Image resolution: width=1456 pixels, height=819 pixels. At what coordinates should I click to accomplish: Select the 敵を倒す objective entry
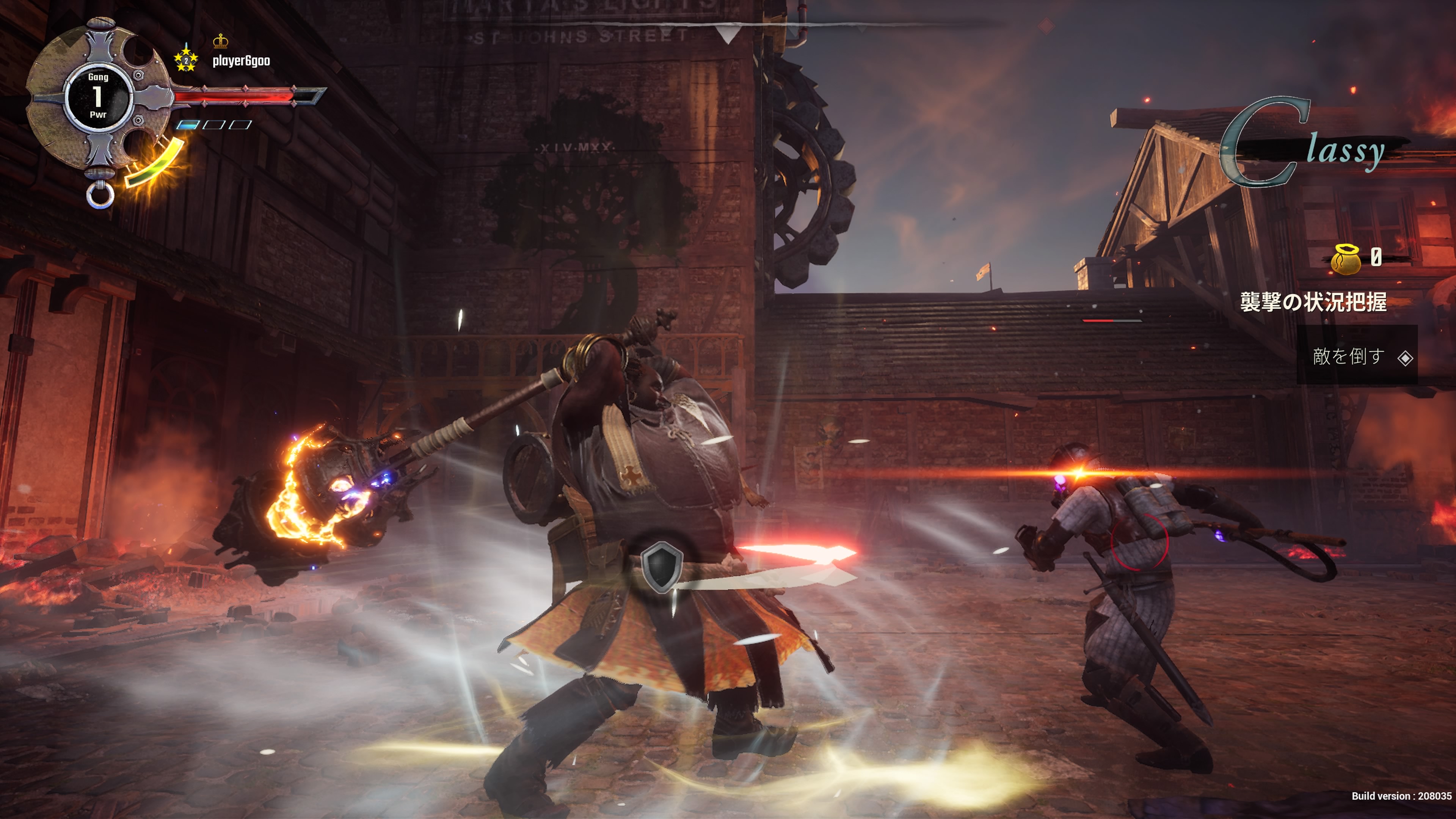(1357, 357)
